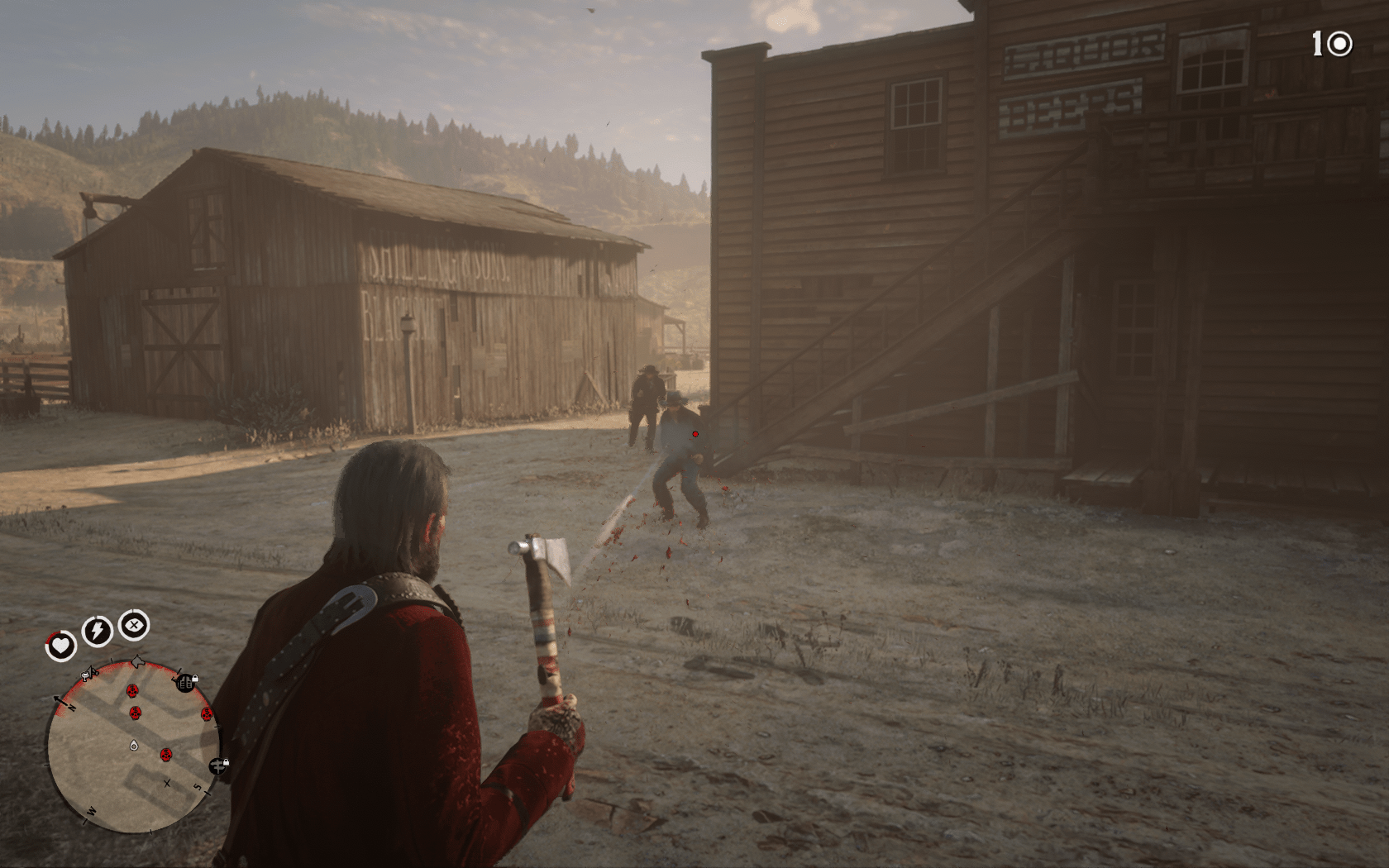Select the middle dollar-skull enemy blip on minimap
The image size is (1389, 868).
136,713
